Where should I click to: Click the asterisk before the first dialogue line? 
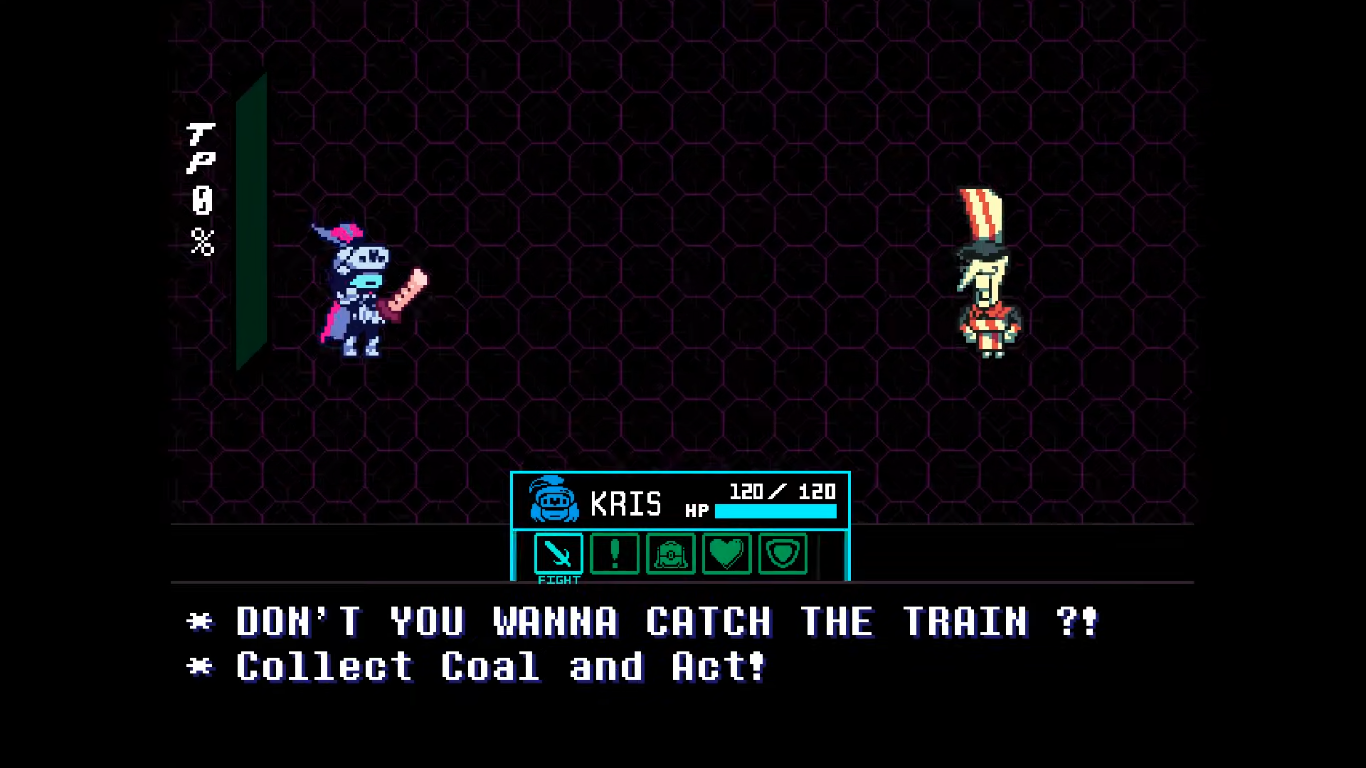(x=199, y=621)
